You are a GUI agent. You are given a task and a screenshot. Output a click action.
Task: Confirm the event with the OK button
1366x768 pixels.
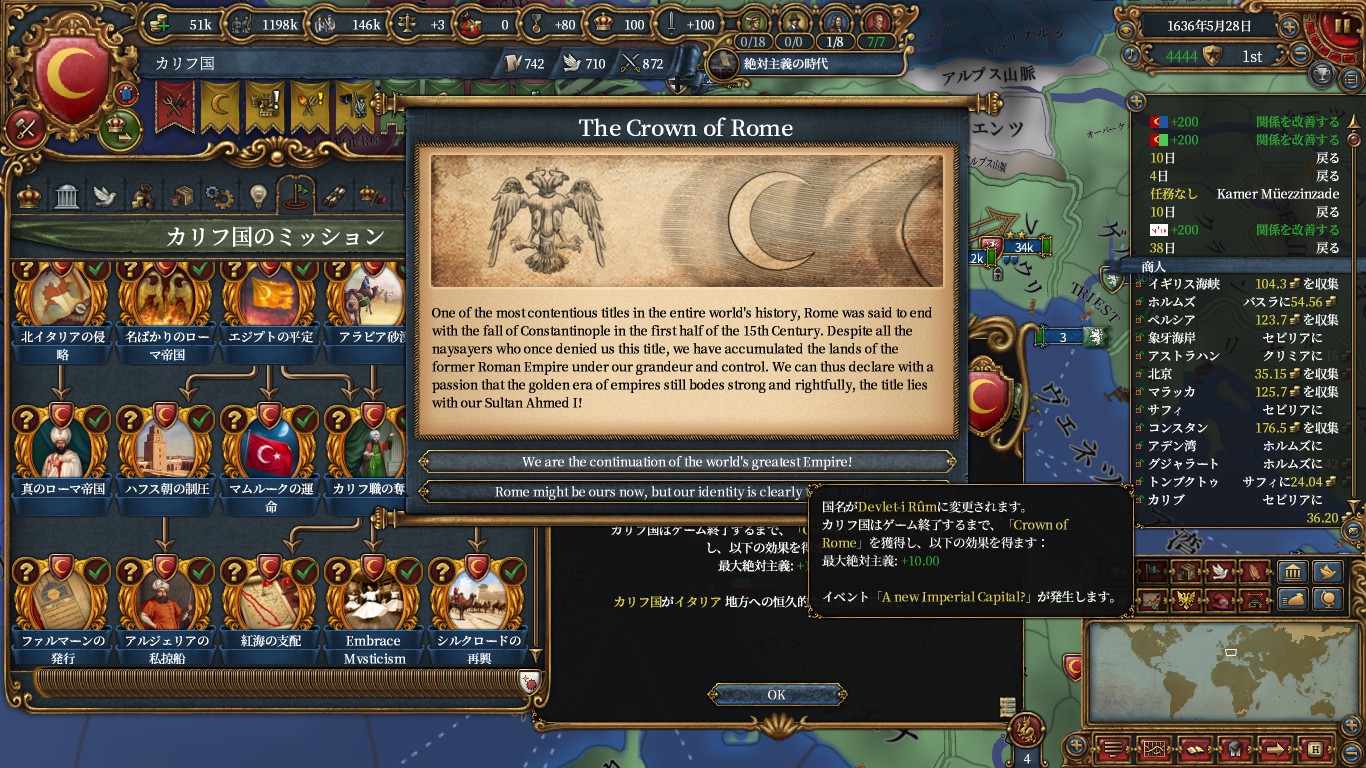[777, 695]
